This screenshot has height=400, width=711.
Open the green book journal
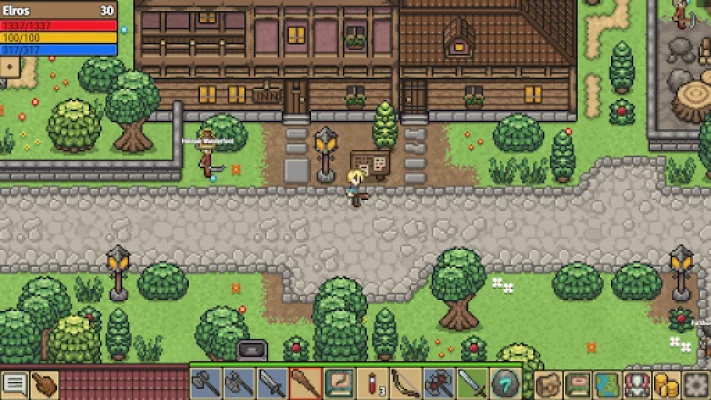pyautogui.click(x=578, y=385)
